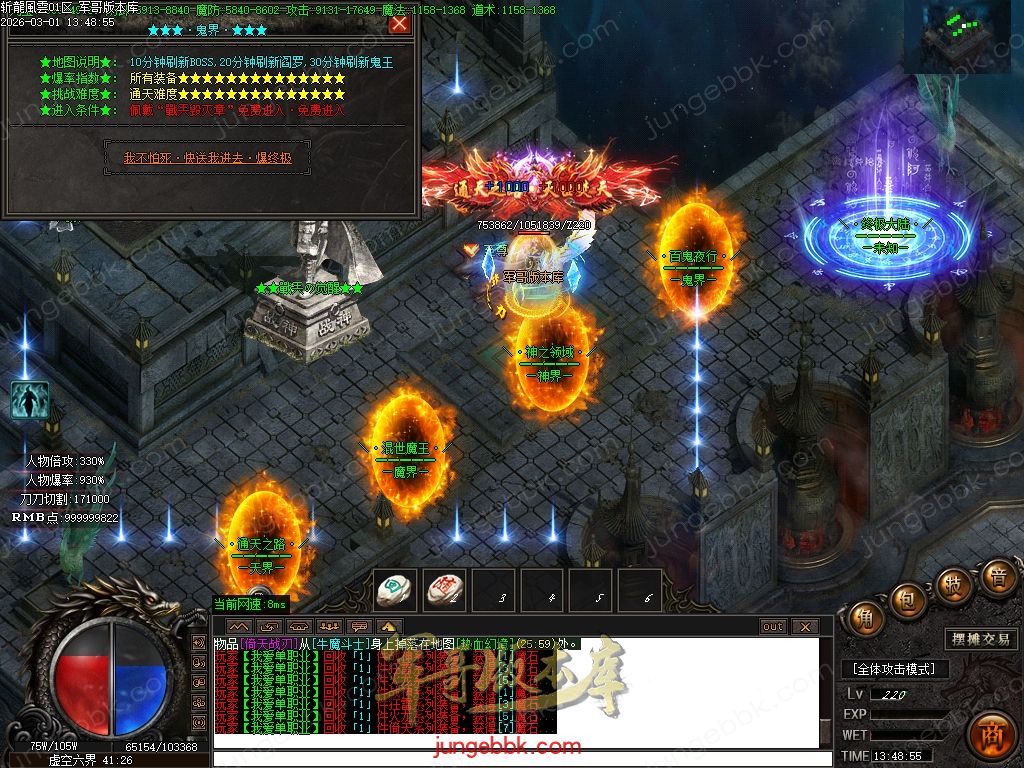Switch the 全体攻击模式 attack mode
This screenshot has width=1024, height=768.
(895, 669)
